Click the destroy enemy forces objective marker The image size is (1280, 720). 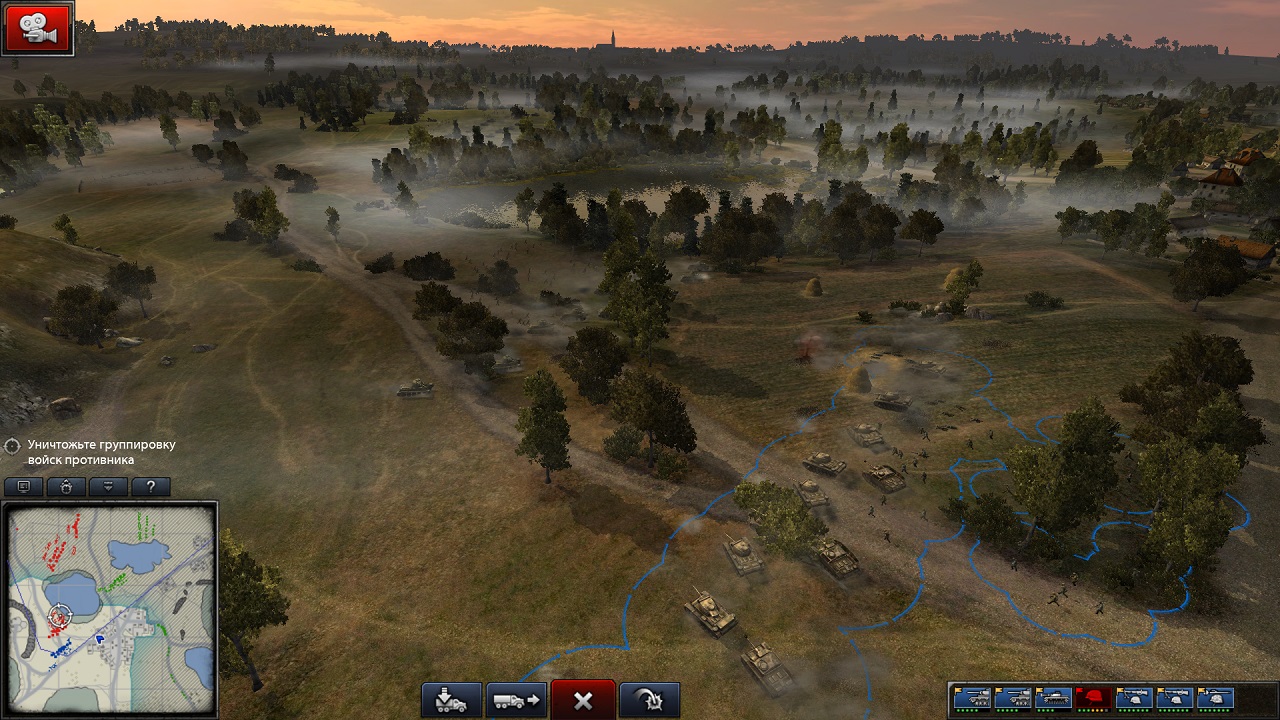(13, 446)
